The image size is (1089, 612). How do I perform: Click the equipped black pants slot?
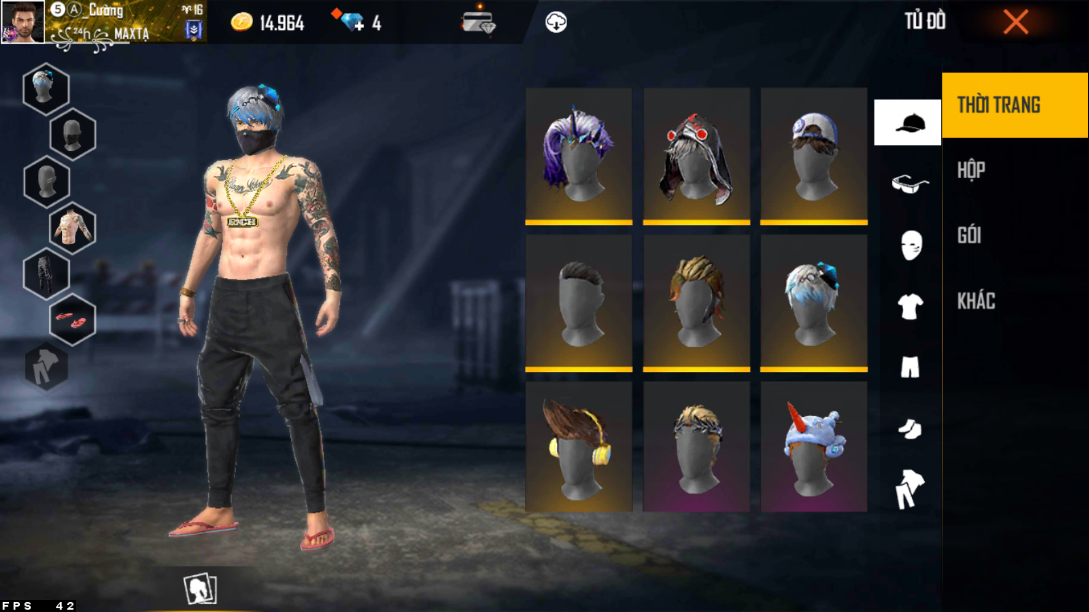46,273
